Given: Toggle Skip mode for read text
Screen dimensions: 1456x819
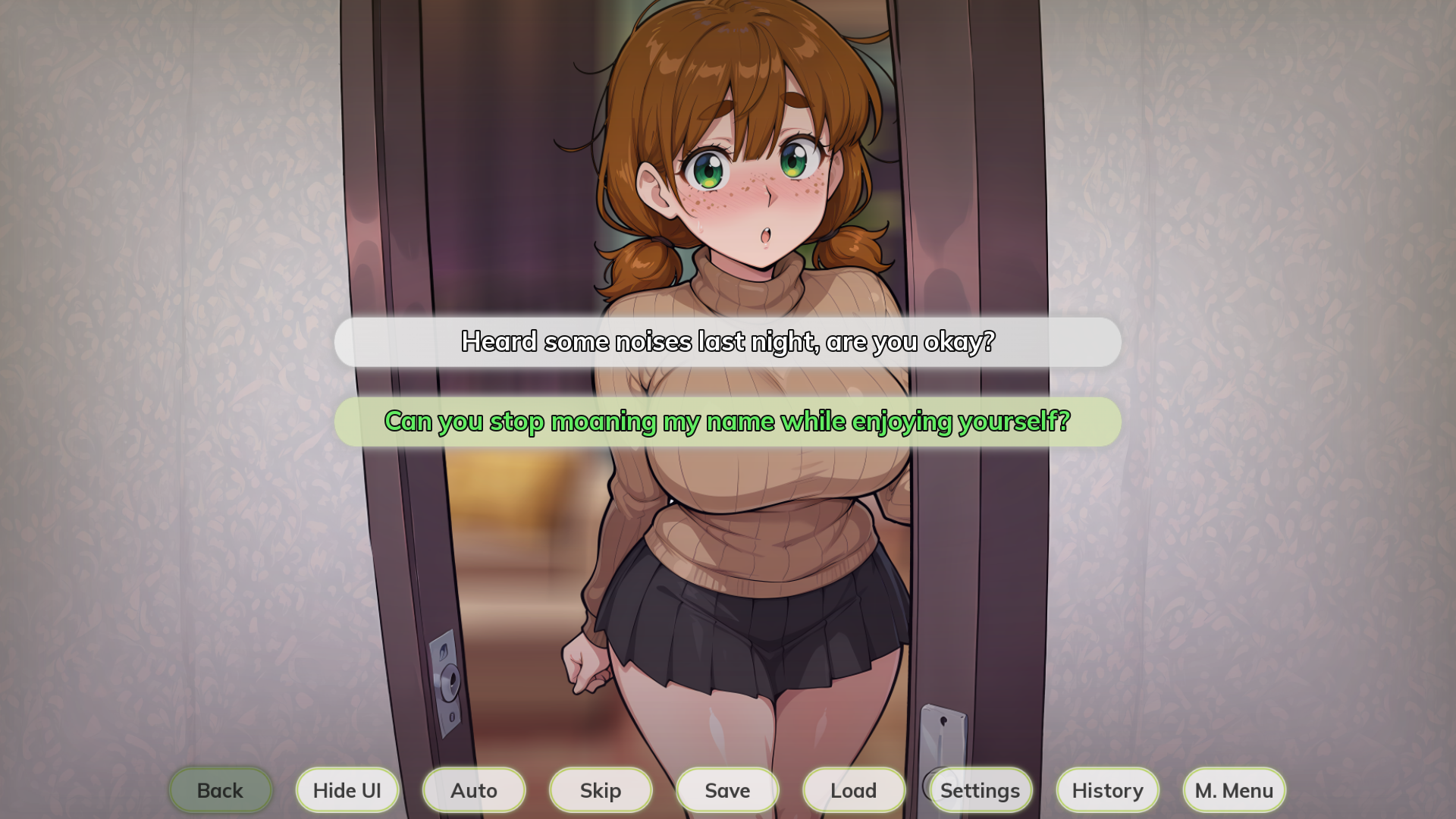Looking at the screenshot, I should pyautogui.click(x=600, y=789).
